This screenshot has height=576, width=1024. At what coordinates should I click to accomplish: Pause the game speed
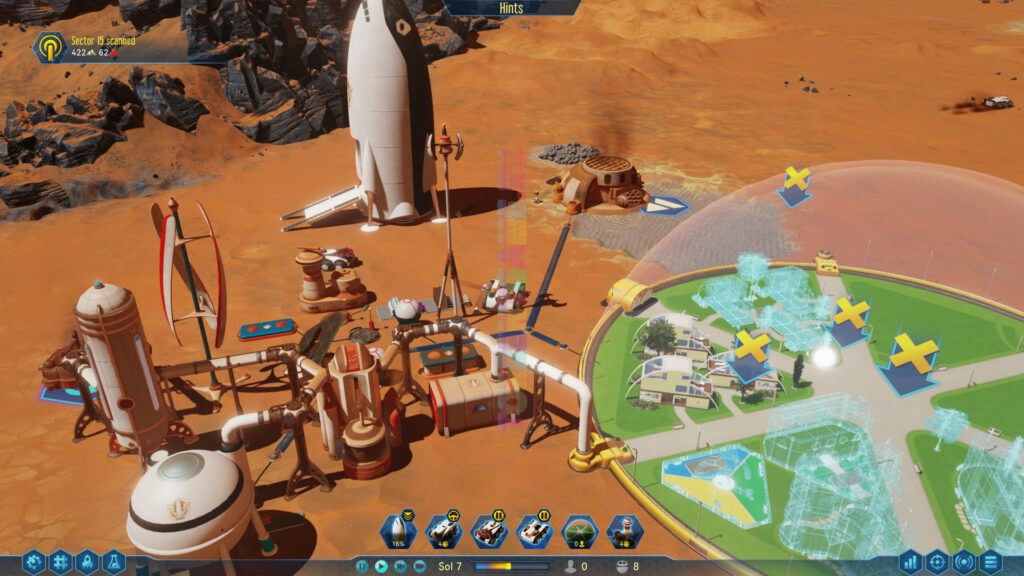(x=363, y=566)
